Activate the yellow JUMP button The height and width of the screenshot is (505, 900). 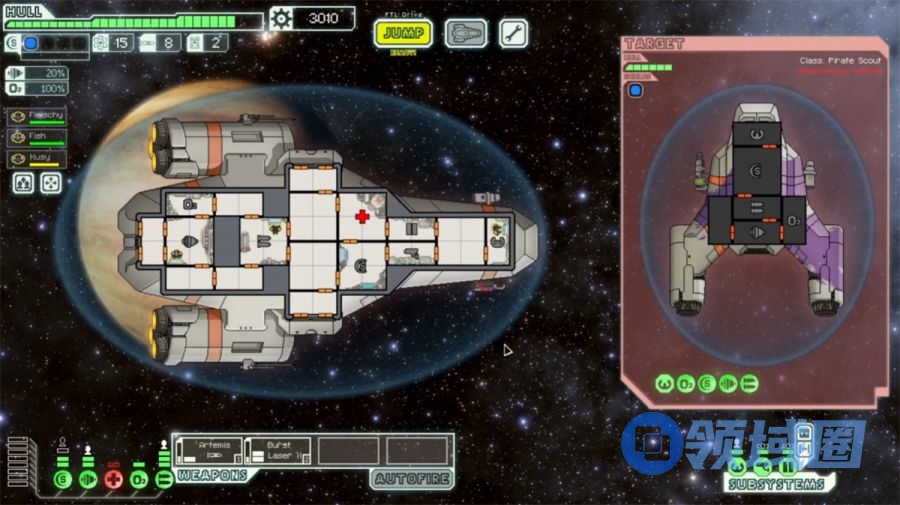[x=403, y=34]
